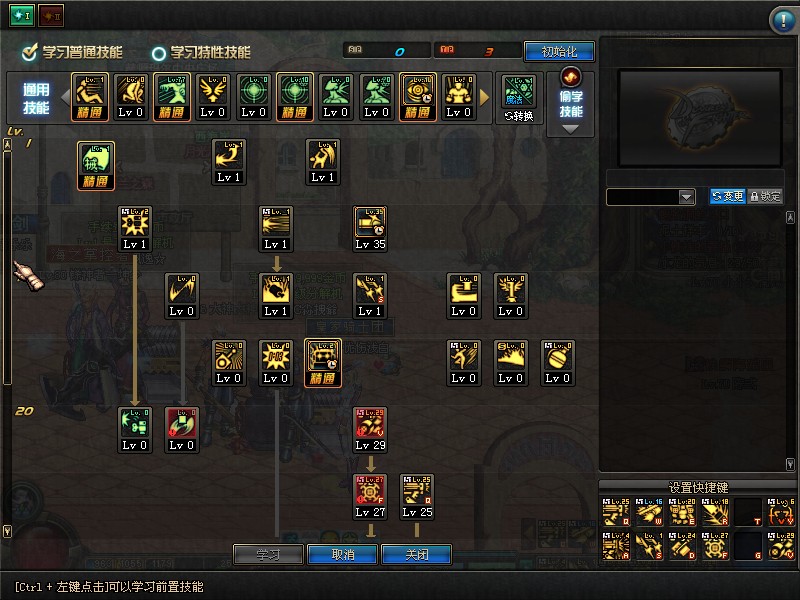Click the 学习 (Learn) button

tap(268, 554)
